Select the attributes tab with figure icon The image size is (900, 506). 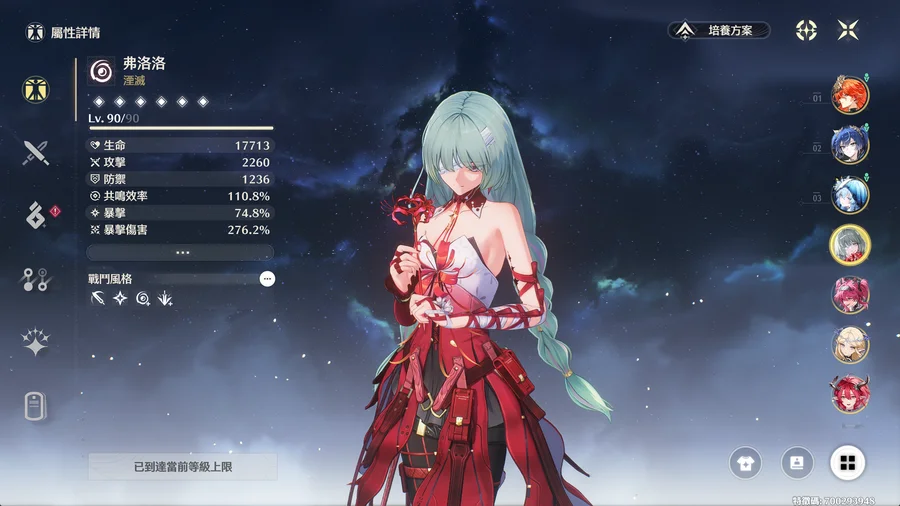tap(37, 89)
